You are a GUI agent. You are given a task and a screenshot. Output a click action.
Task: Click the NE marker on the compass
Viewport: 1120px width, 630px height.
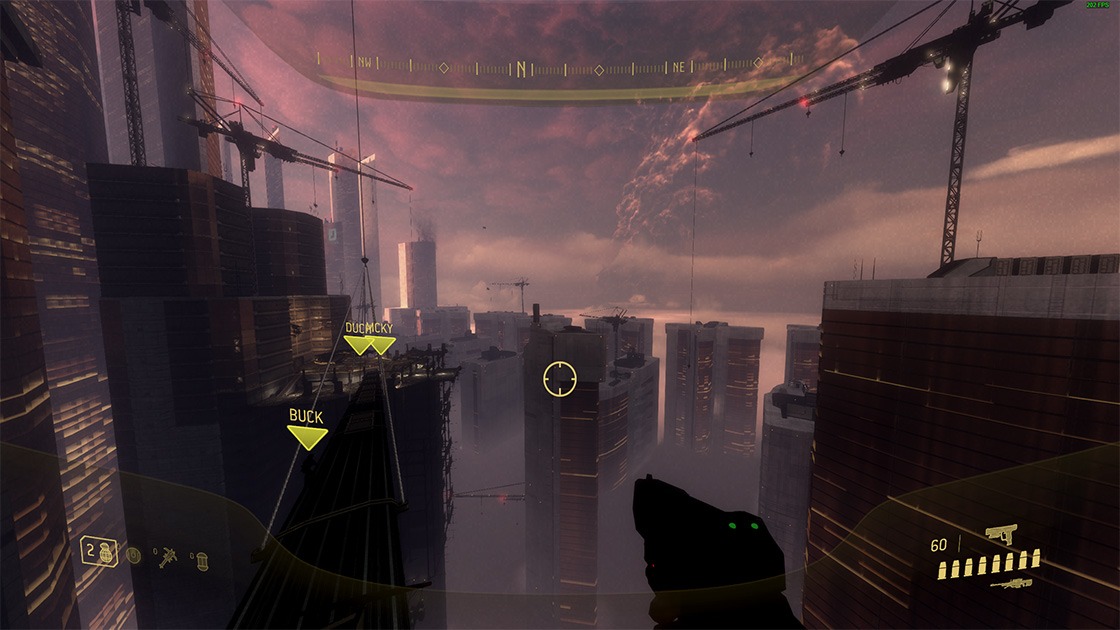679,68
